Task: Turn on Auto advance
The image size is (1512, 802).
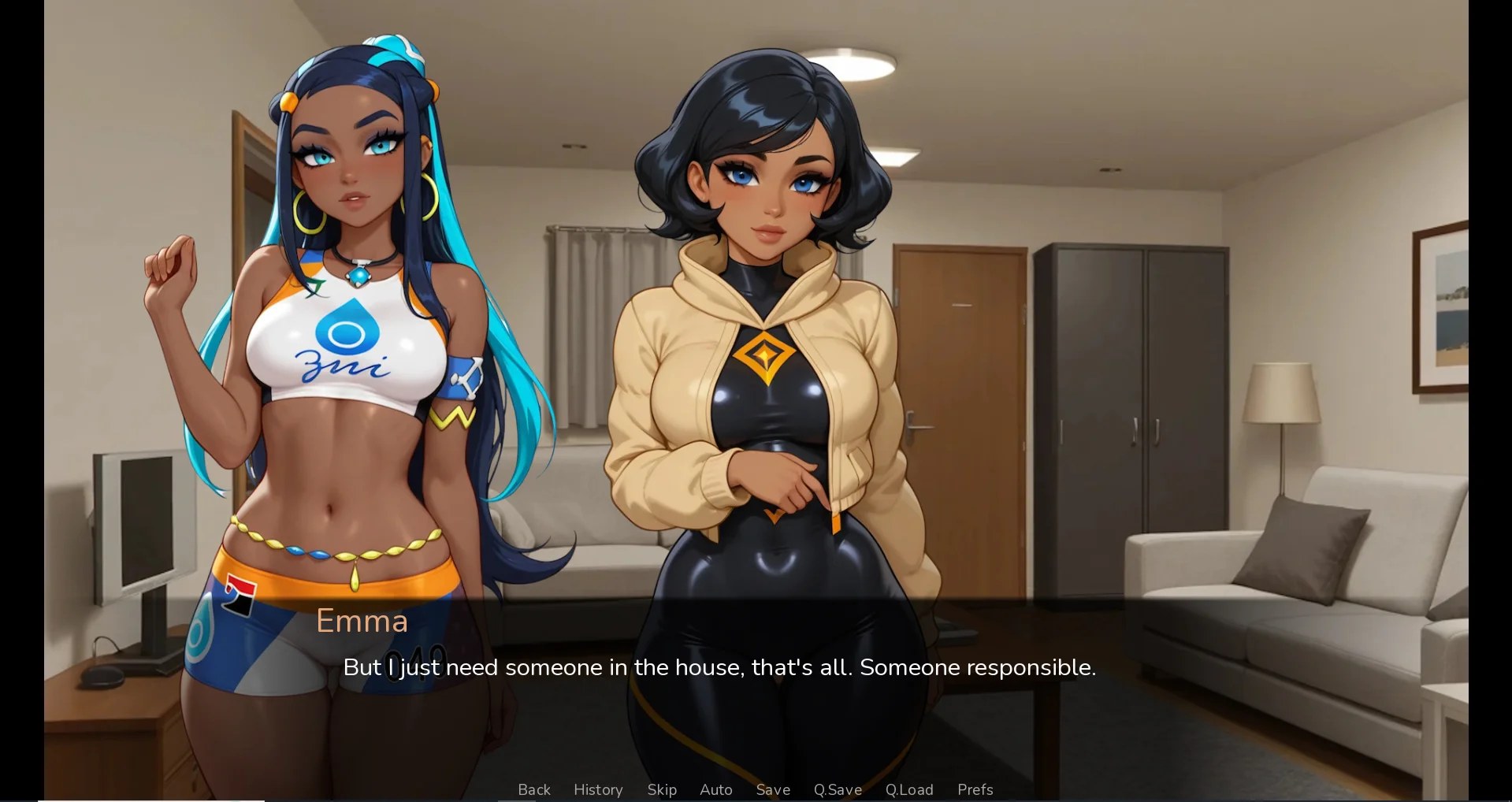Action: click(x=716, y=789)
